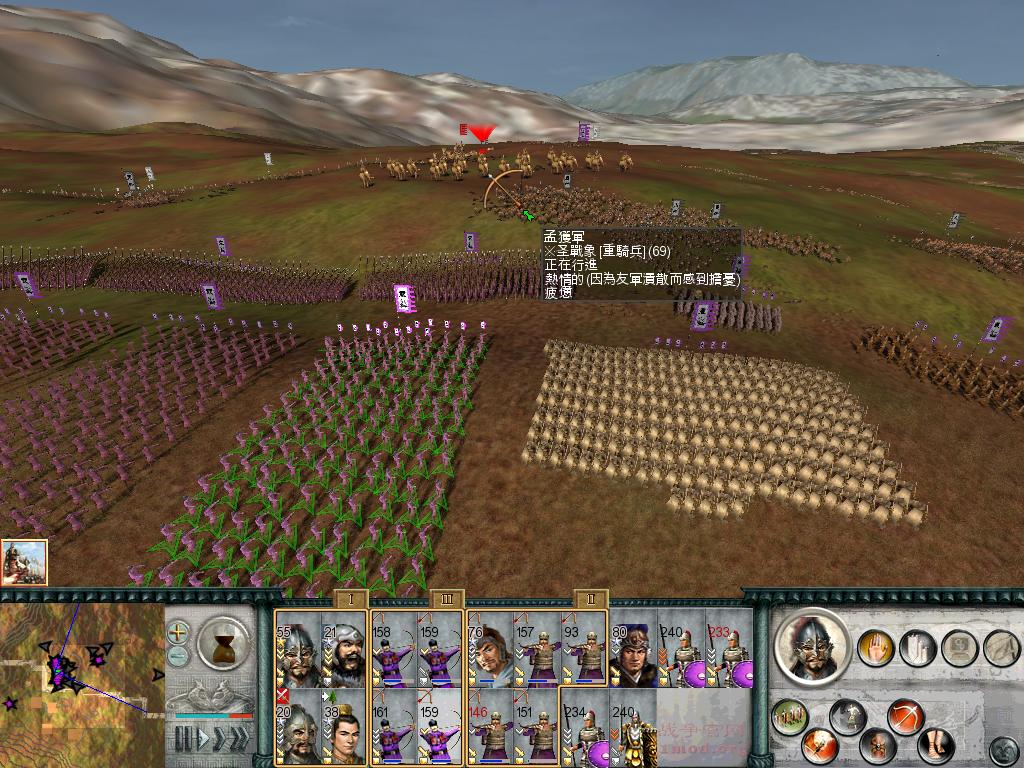Toggle fire-at-will bow icon
Image resolution: width=1024 pixels, height=768 pixels.
point(904,717)
